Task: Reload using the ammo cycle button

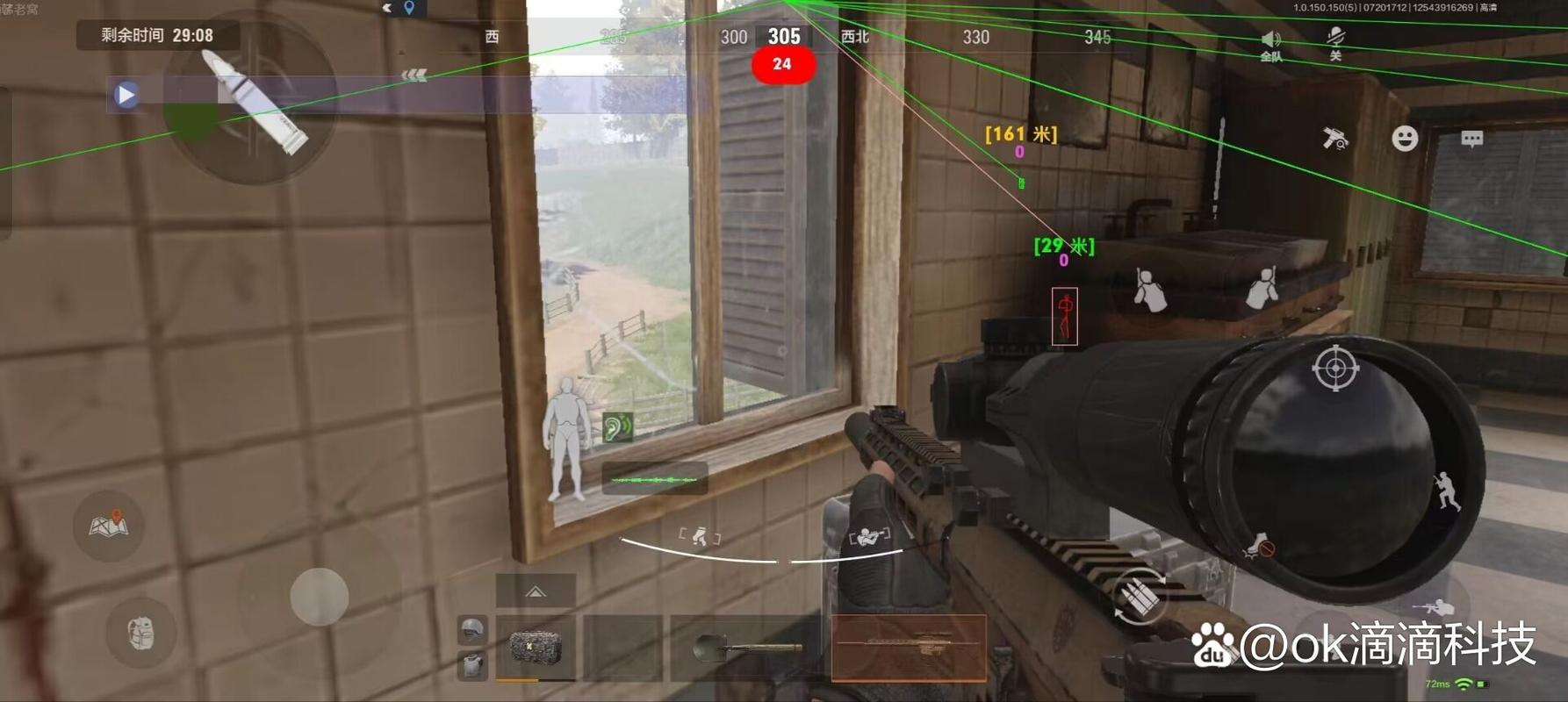Action: (x=1140, y=598)
